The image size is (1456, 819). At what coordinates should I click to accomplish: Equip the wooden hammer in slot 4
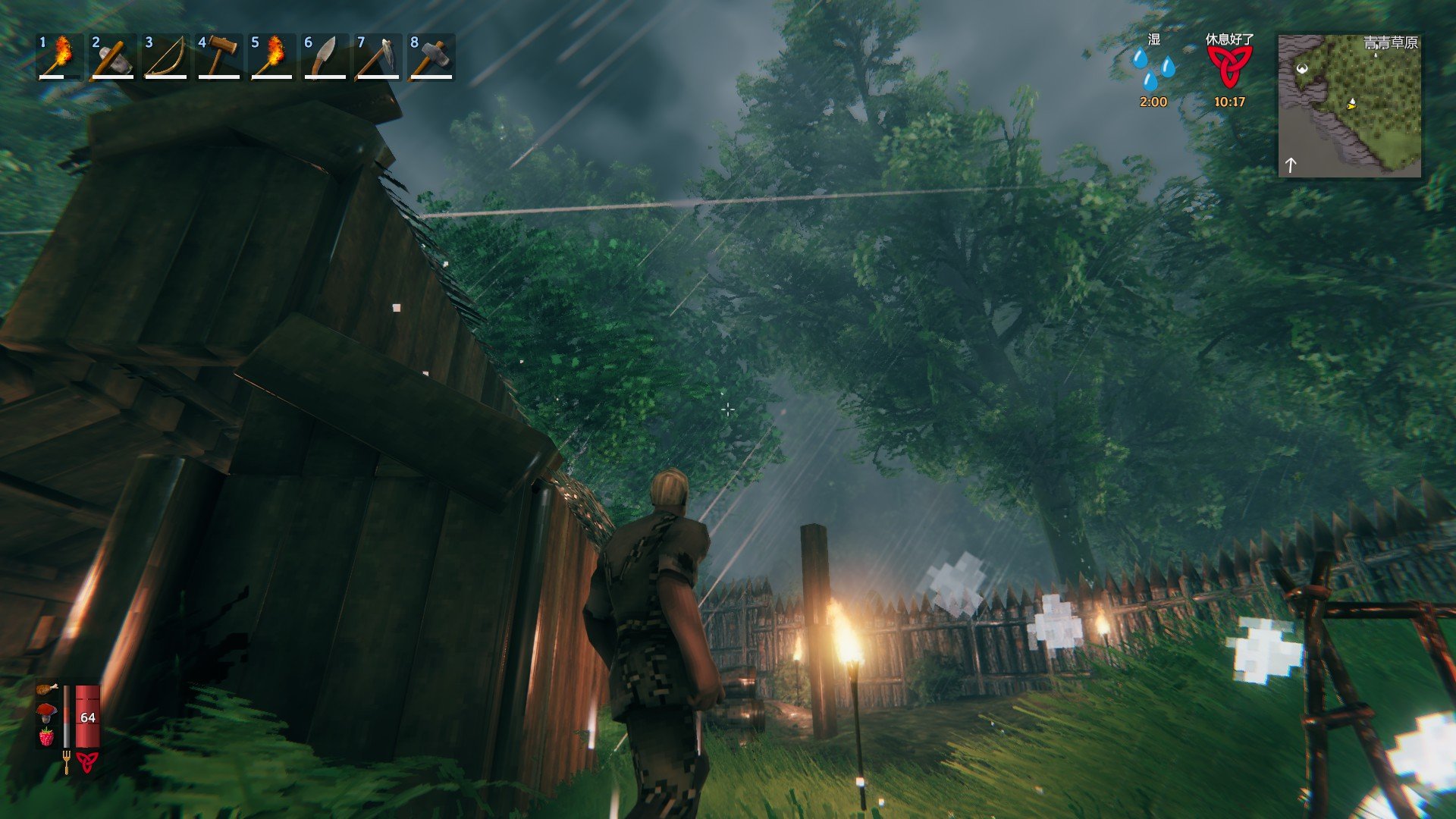(218, 57)
